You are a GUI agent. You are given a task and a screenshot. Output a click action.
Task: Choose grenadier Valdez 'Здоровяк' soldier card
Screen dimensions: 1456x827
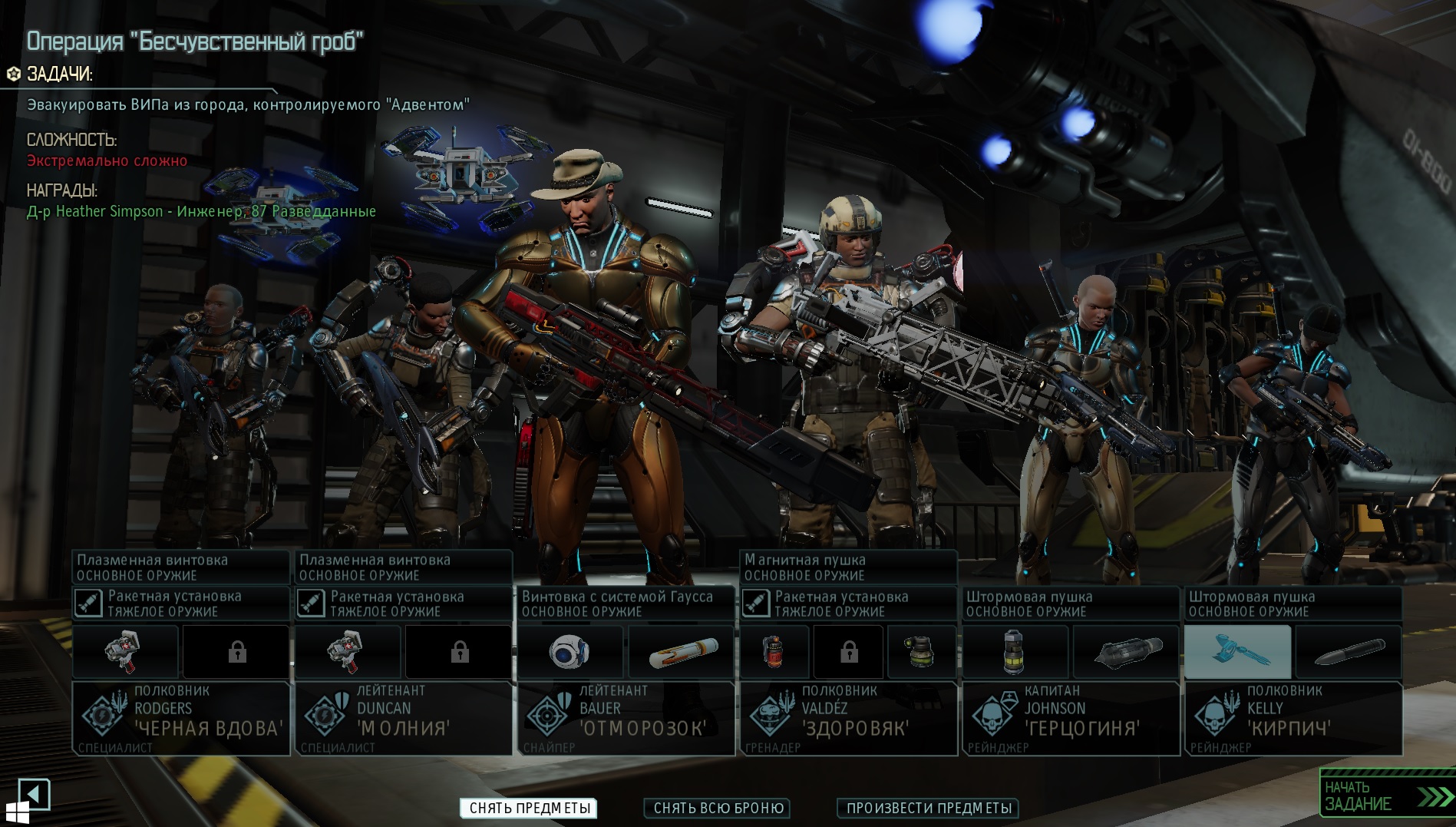click(x=849, y=717)
